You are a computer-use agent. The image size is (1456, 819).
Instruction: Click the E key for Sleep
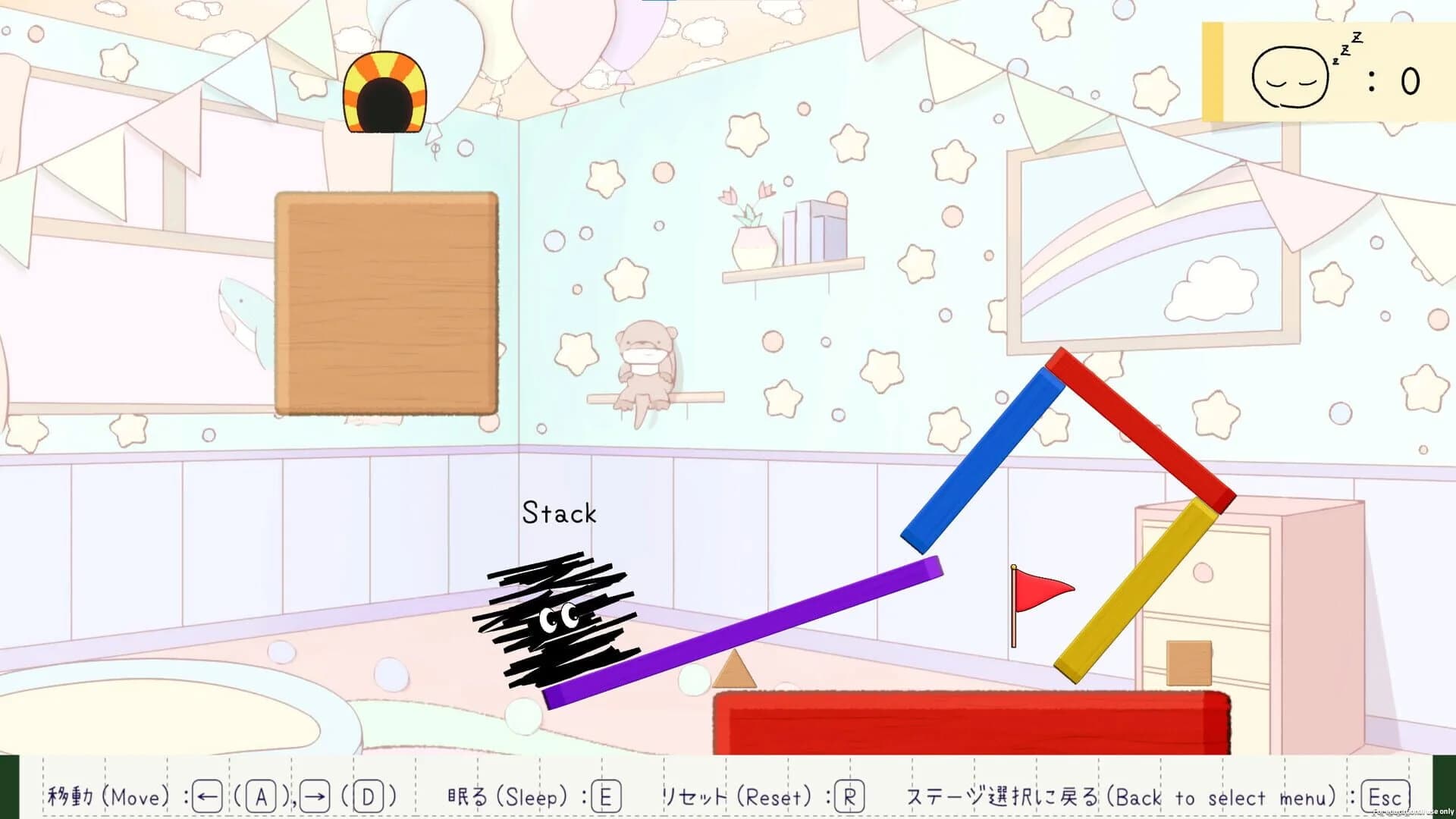pos(606,796)
